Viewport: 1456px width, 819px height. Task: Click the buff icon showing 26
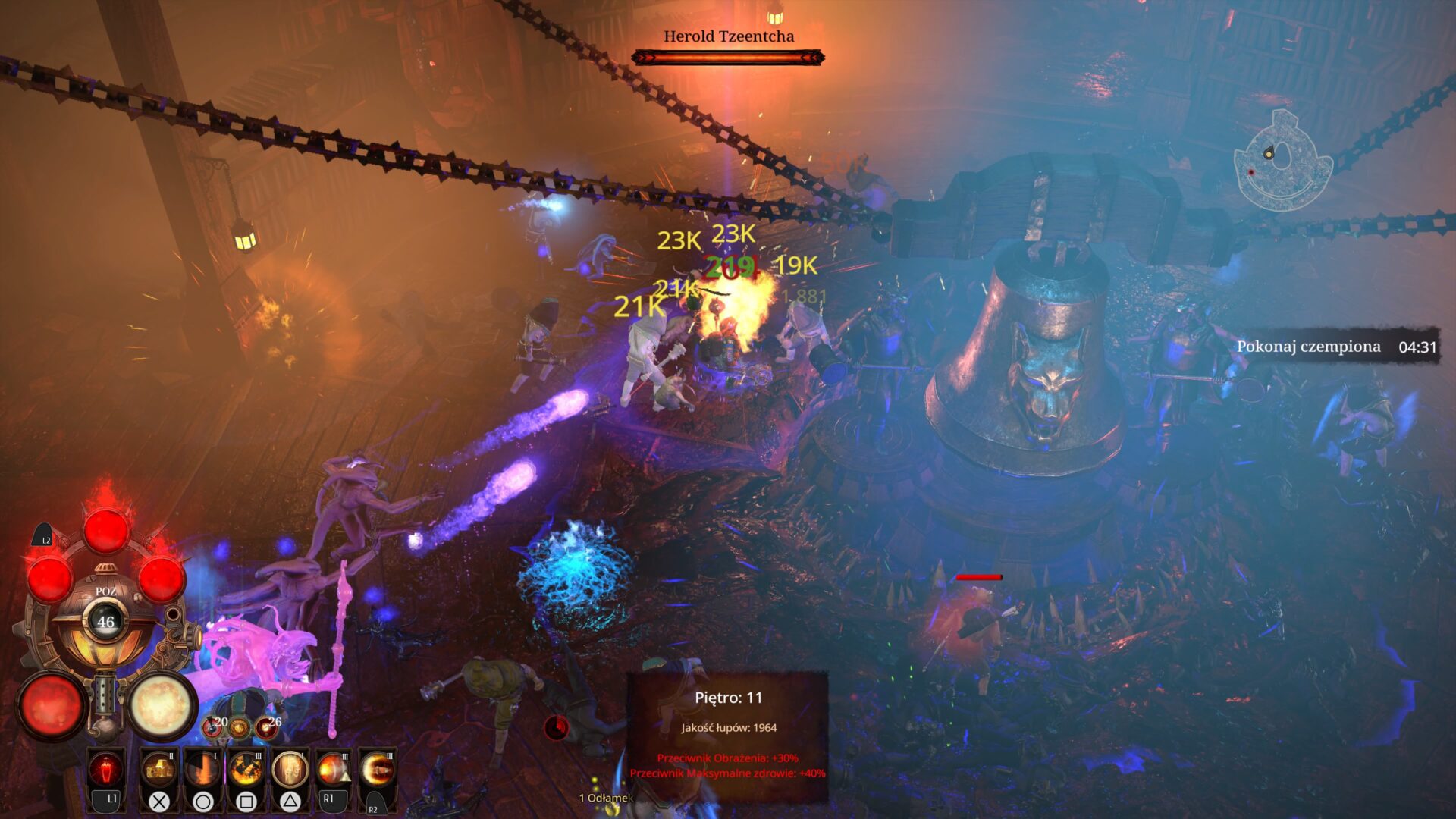(x=266, y=727)
